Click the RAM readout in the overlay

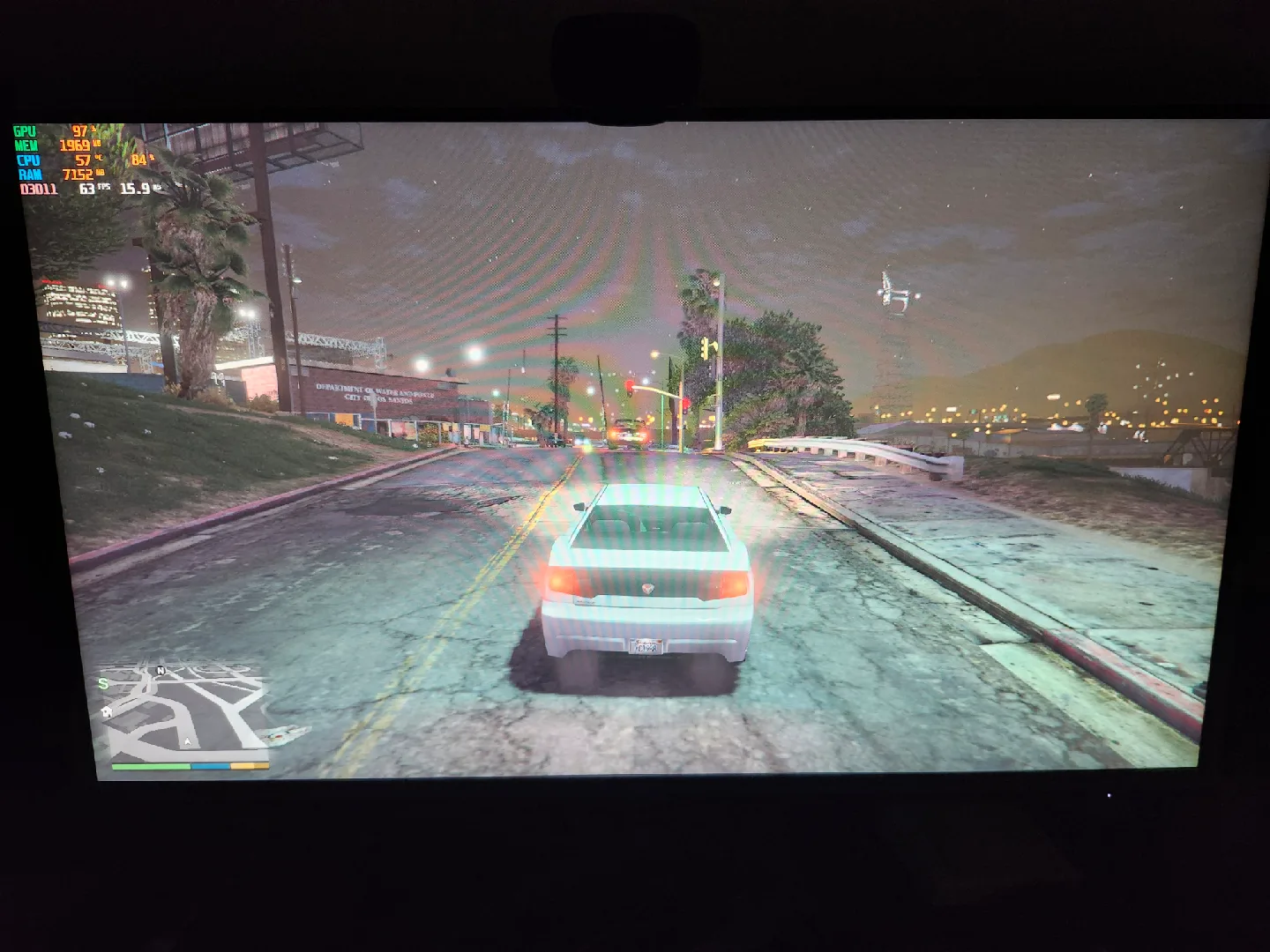tap(78, 175)
